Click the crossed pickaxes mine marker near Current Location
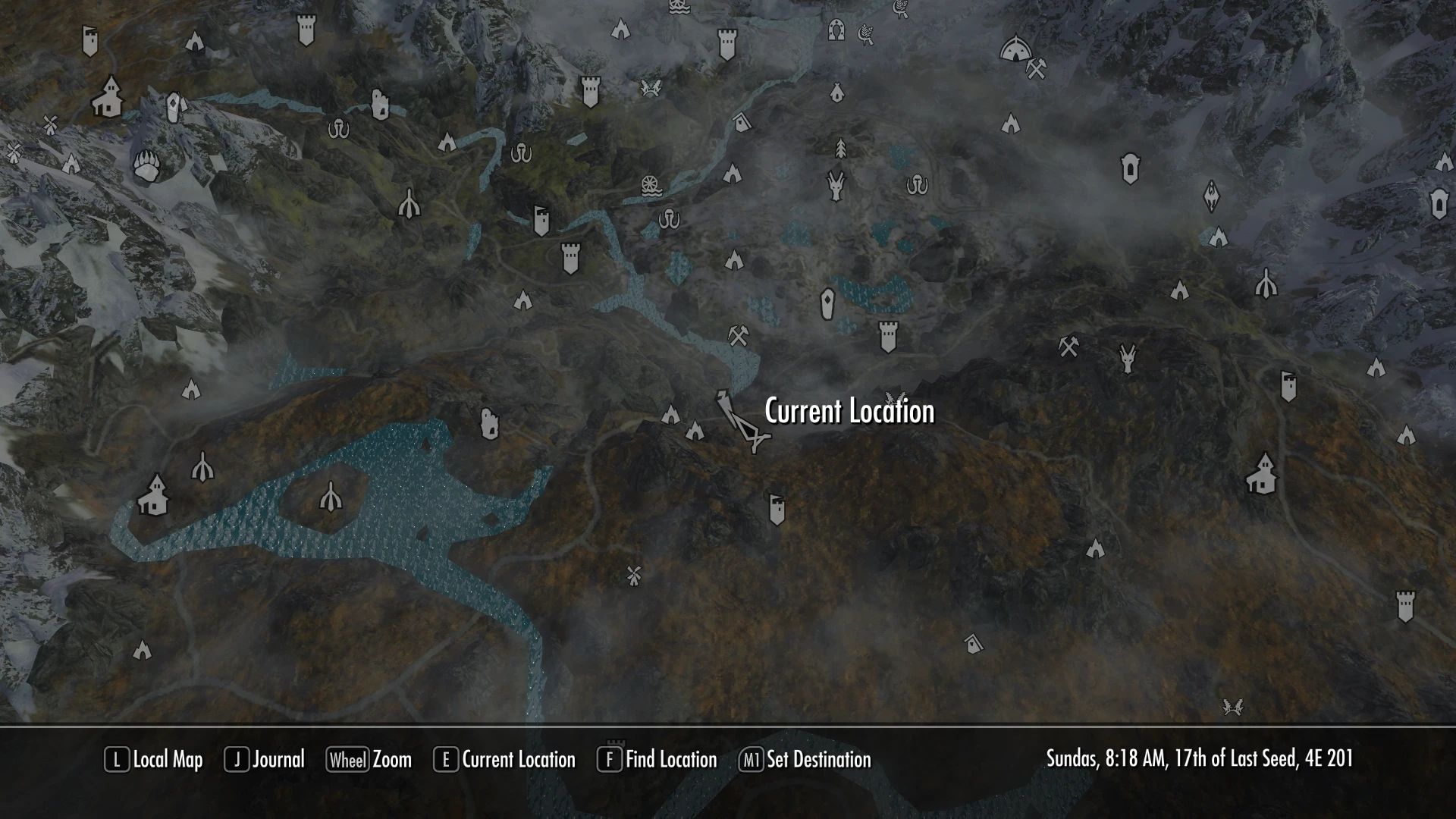1456x819 pixels. click(737, 336)
